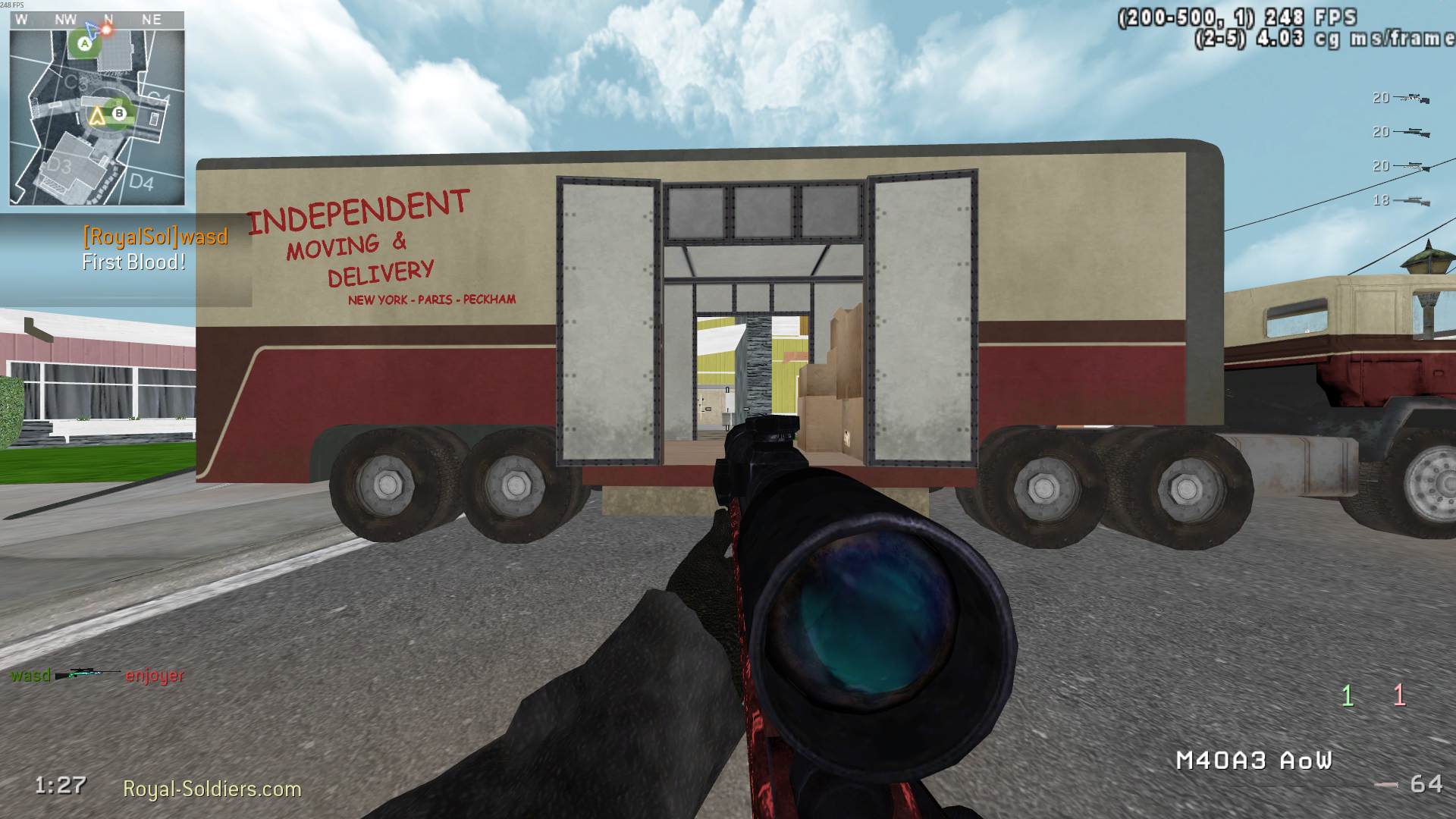Click the wasd-enjoyer kill feed entry
The image size is (1456, 819).
point(96,675)
